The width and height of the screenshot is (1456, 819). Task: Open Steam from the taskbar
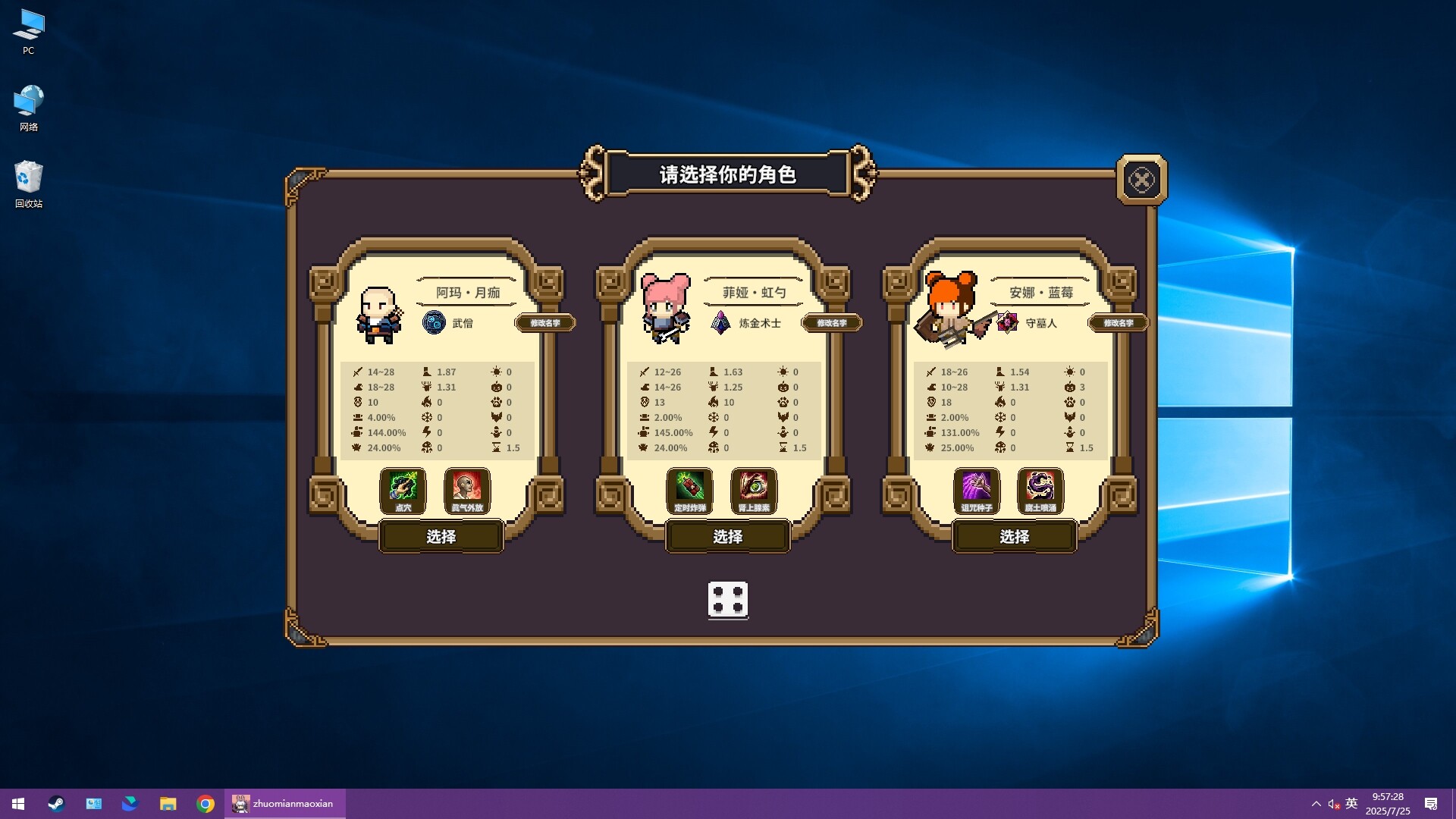tap(55, 803)
